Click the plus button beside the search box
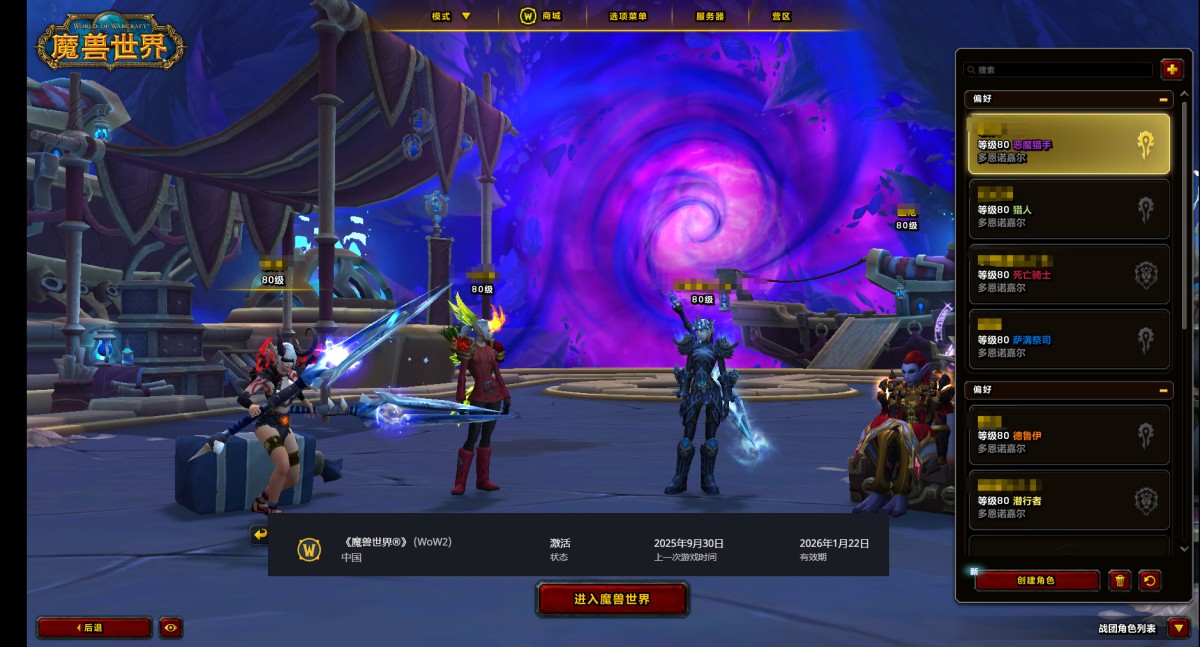 pos(1171,69)
